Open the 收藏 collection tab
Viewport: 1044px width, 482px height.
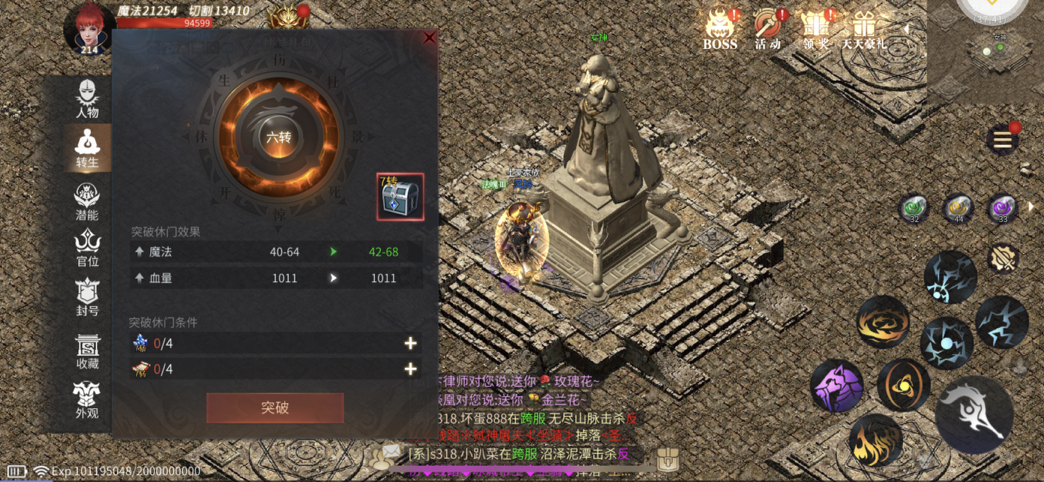(x=87, y=349)
